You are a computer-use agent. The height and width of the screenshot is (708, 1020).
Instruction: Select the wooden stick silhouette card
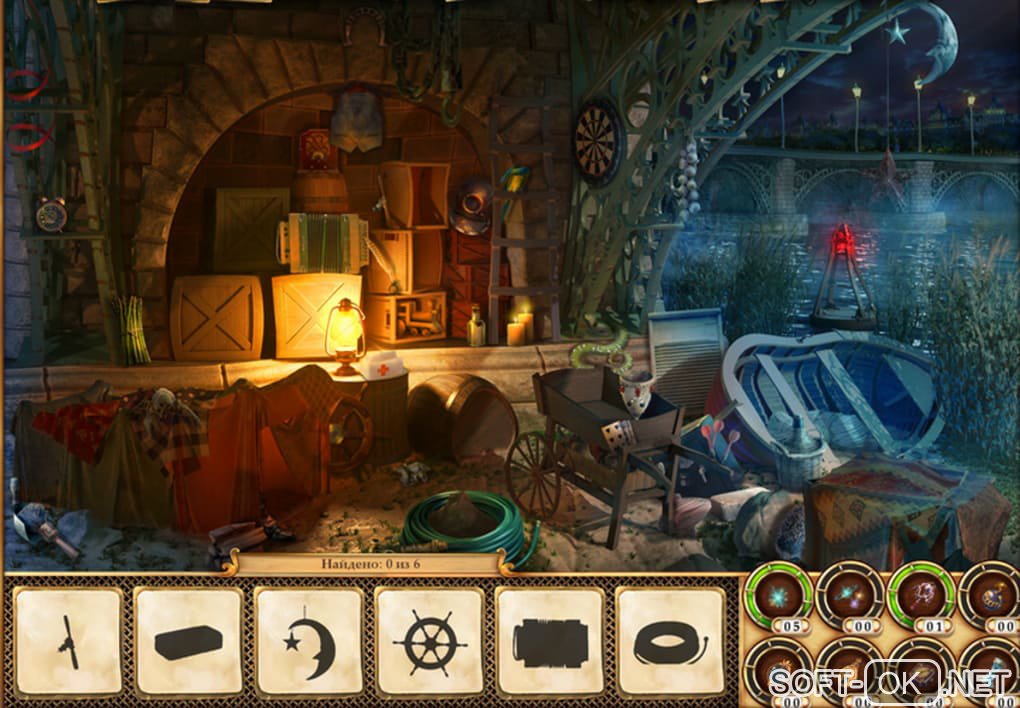[x=68, y=641]
